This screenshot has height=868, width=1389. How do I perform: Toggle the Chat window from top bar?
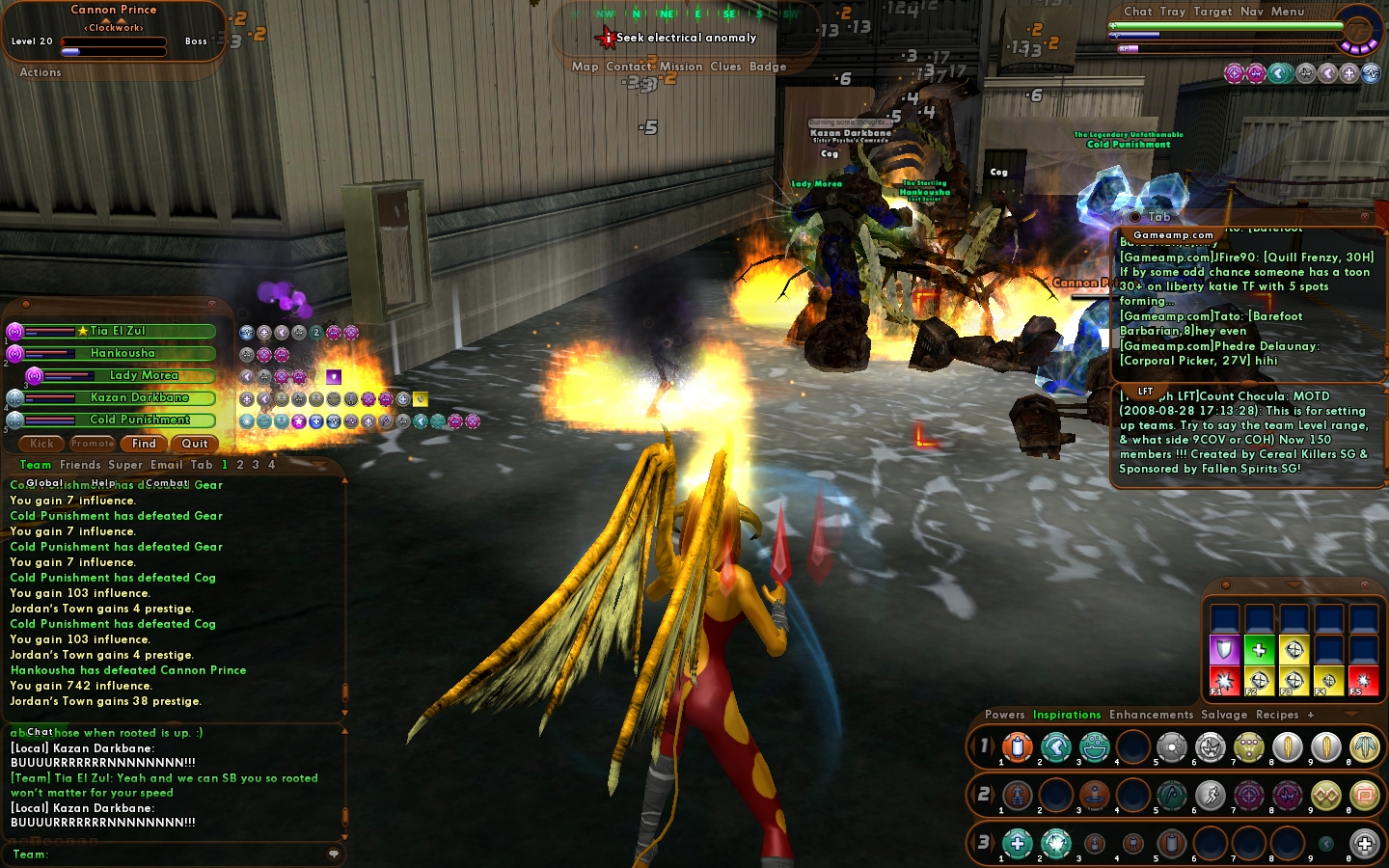coord(1138,12)
